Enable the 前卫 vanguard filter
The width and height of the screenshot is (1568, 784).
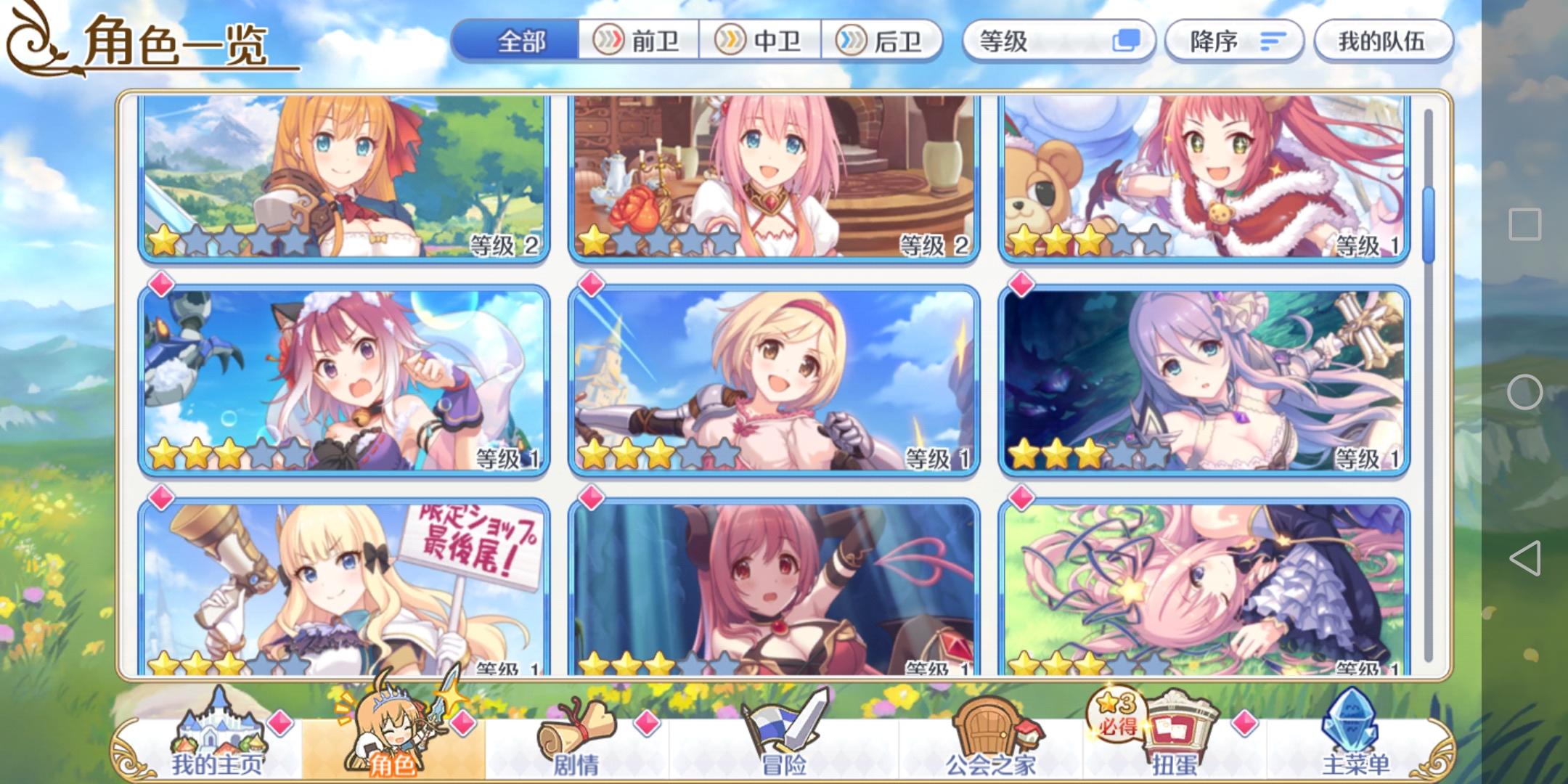click(x=639, y=42)
